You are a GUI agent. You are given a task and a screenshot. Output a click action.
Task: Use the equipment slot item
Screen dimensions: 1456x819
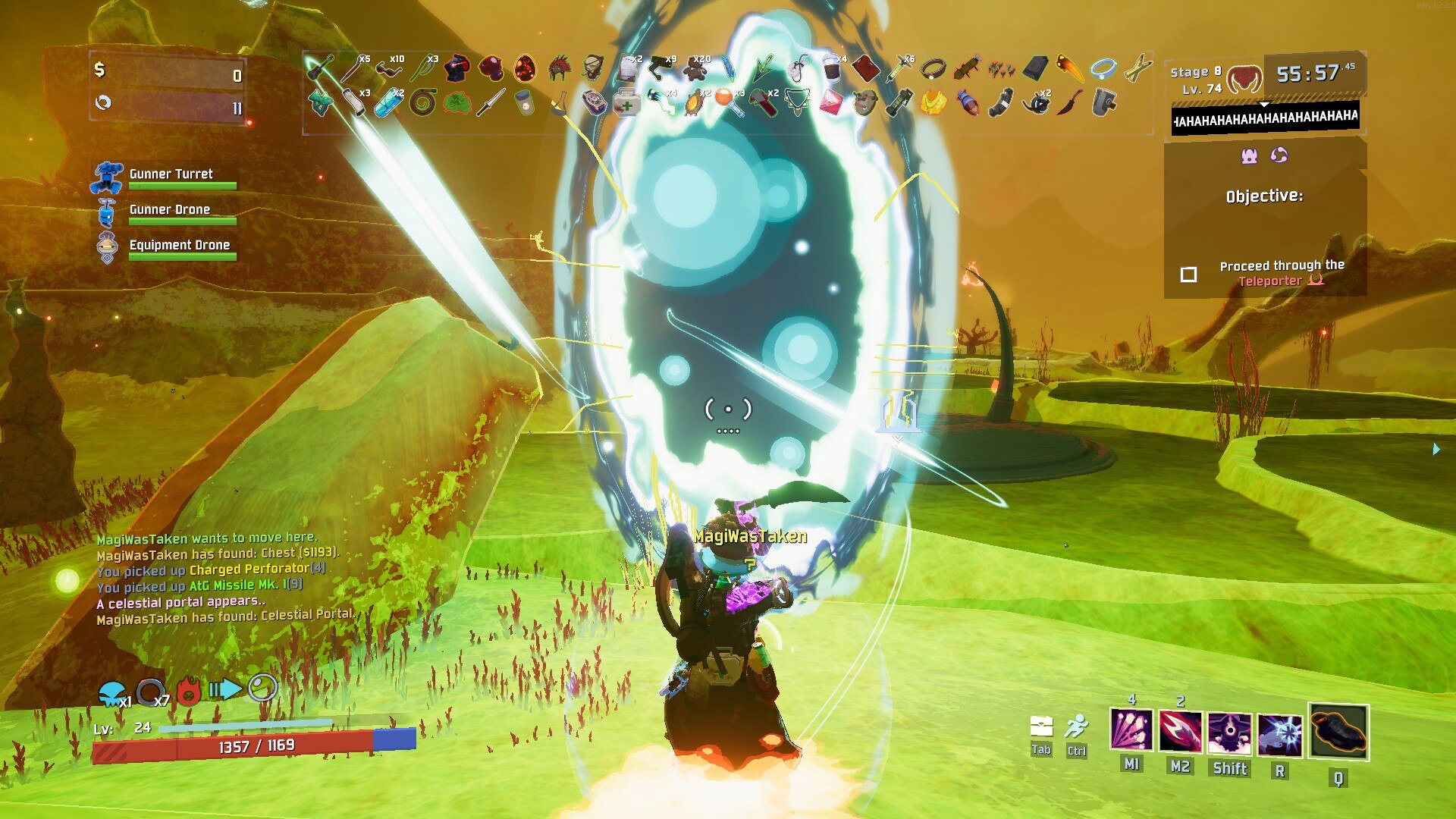(x=1338, y=732)
